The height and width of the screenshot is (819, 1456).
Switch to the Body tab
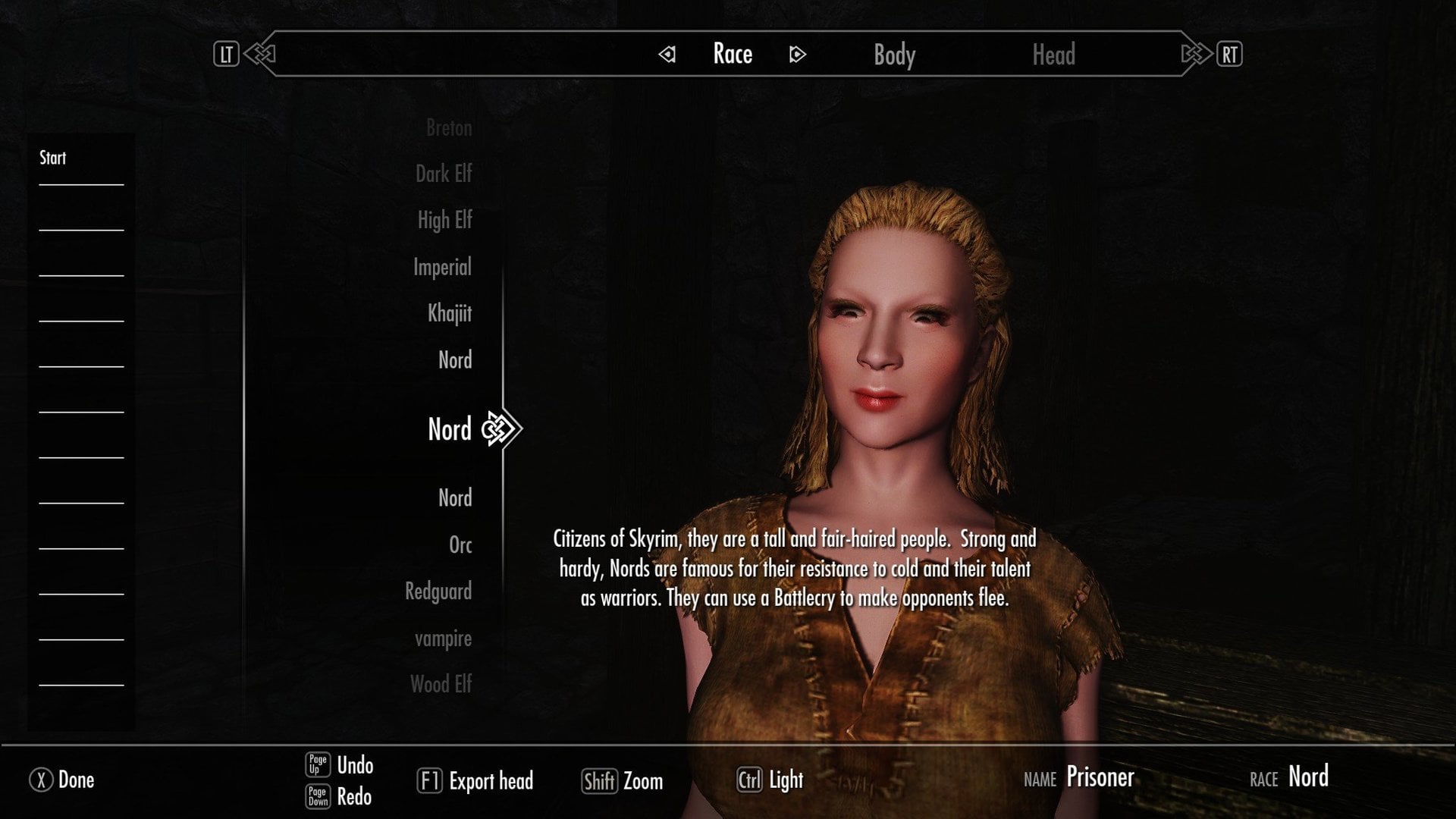click(x=894, y=54)
